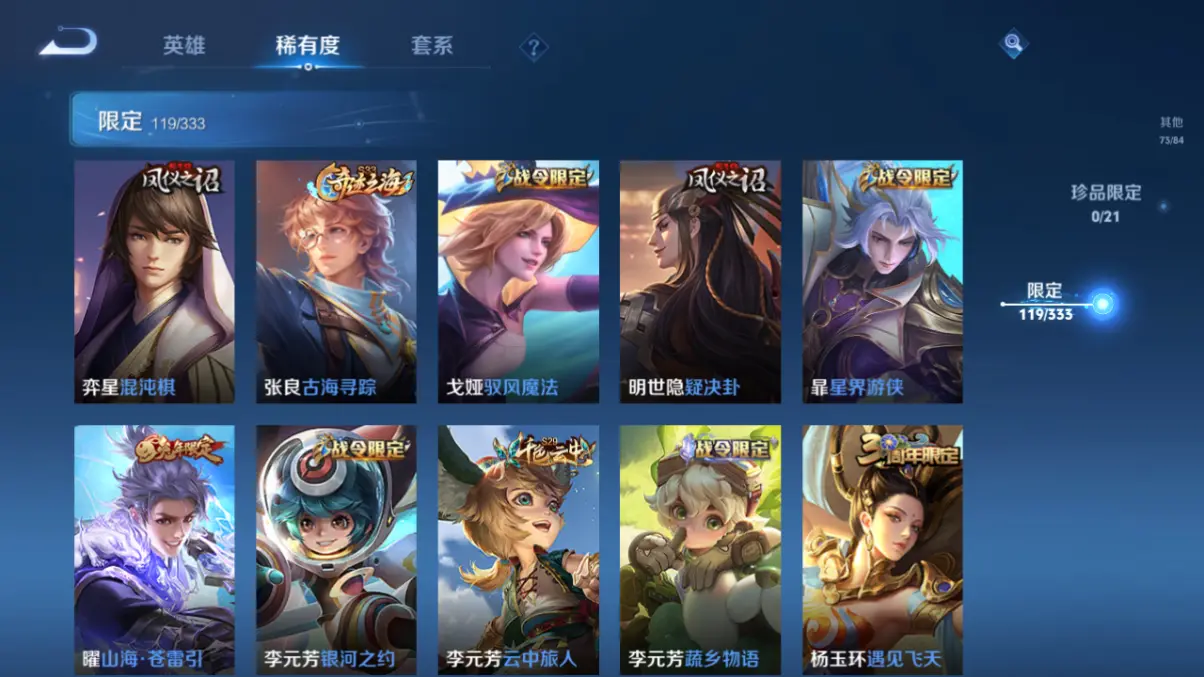Switch to the 英雄 tab
The image size is (1204, 677).
click(184, 46)
